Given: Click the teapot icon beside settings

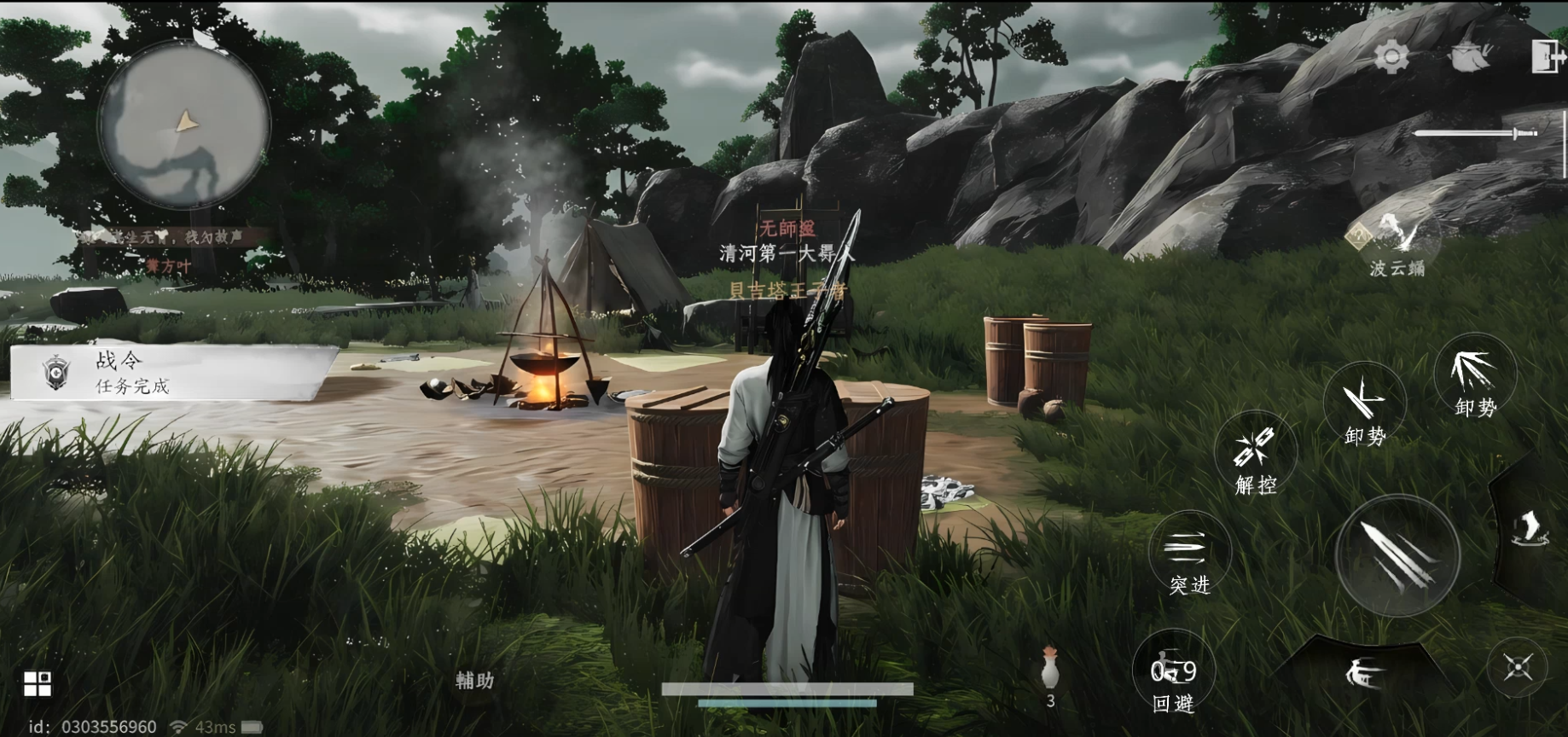Looking at the screenshot, I should click(1469, 56).
